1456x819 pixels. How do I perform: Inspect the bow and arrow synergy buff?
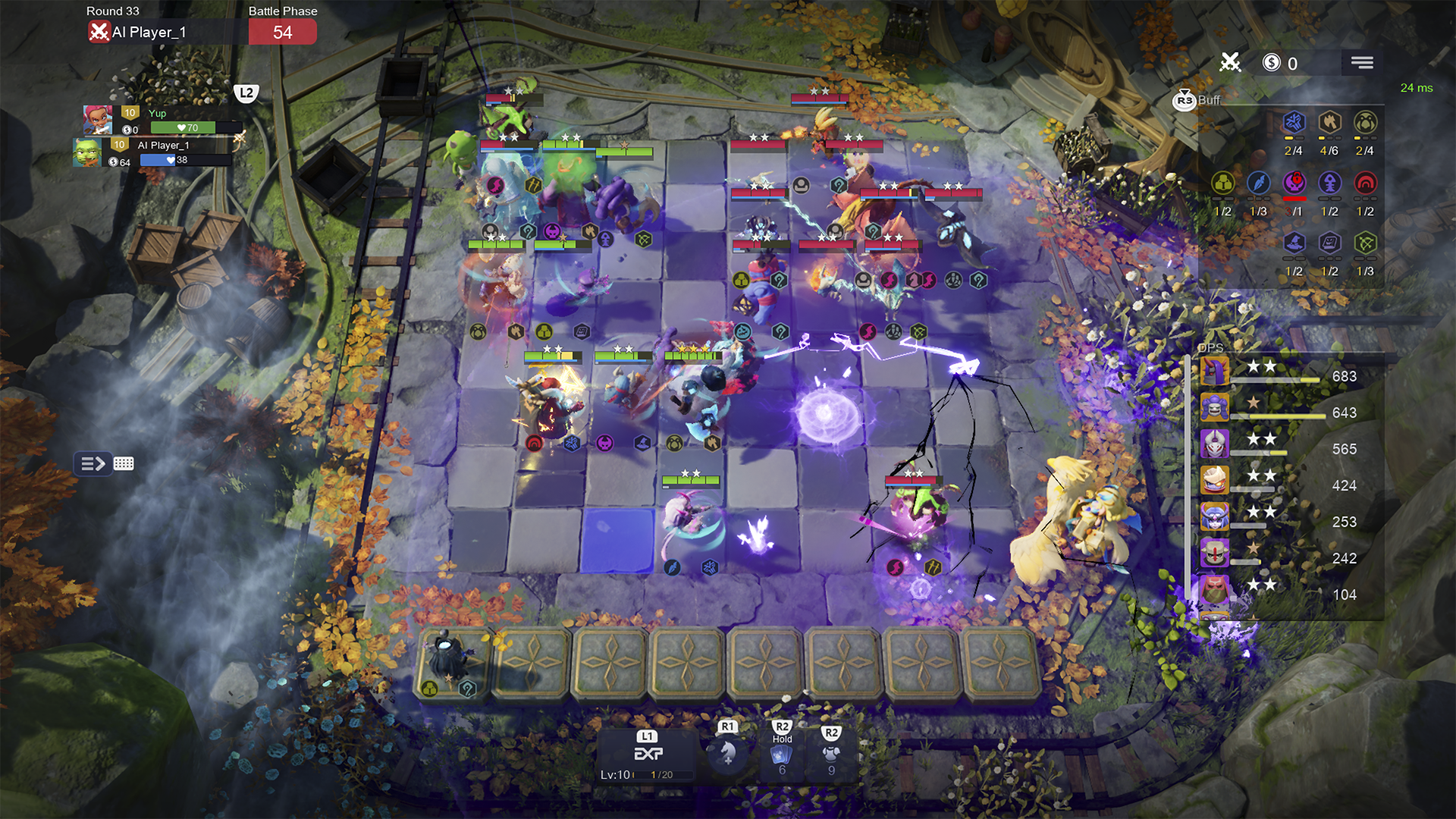[1364, 243]
